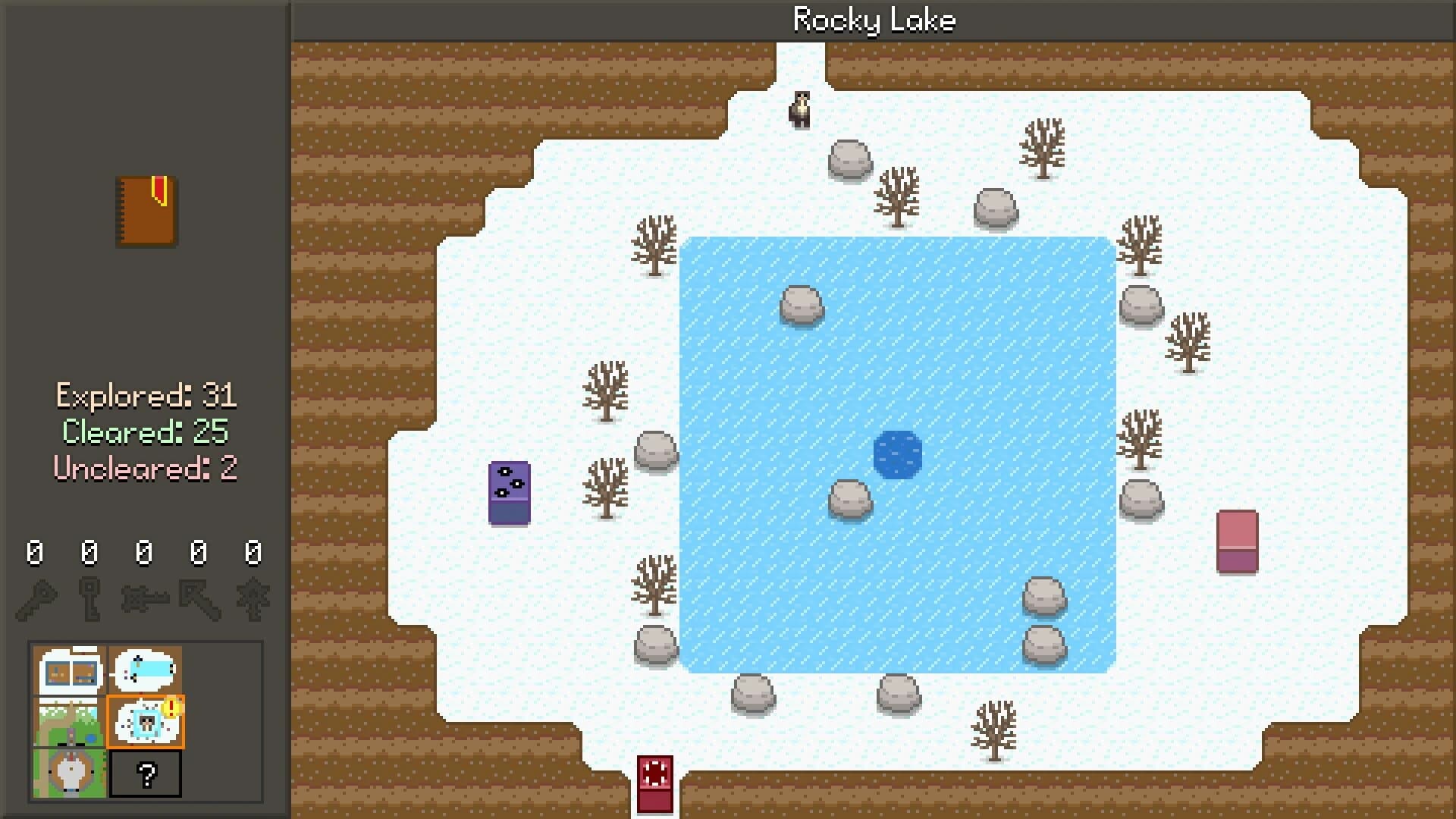Click the Rocky Lake title bar

[874, 20]
